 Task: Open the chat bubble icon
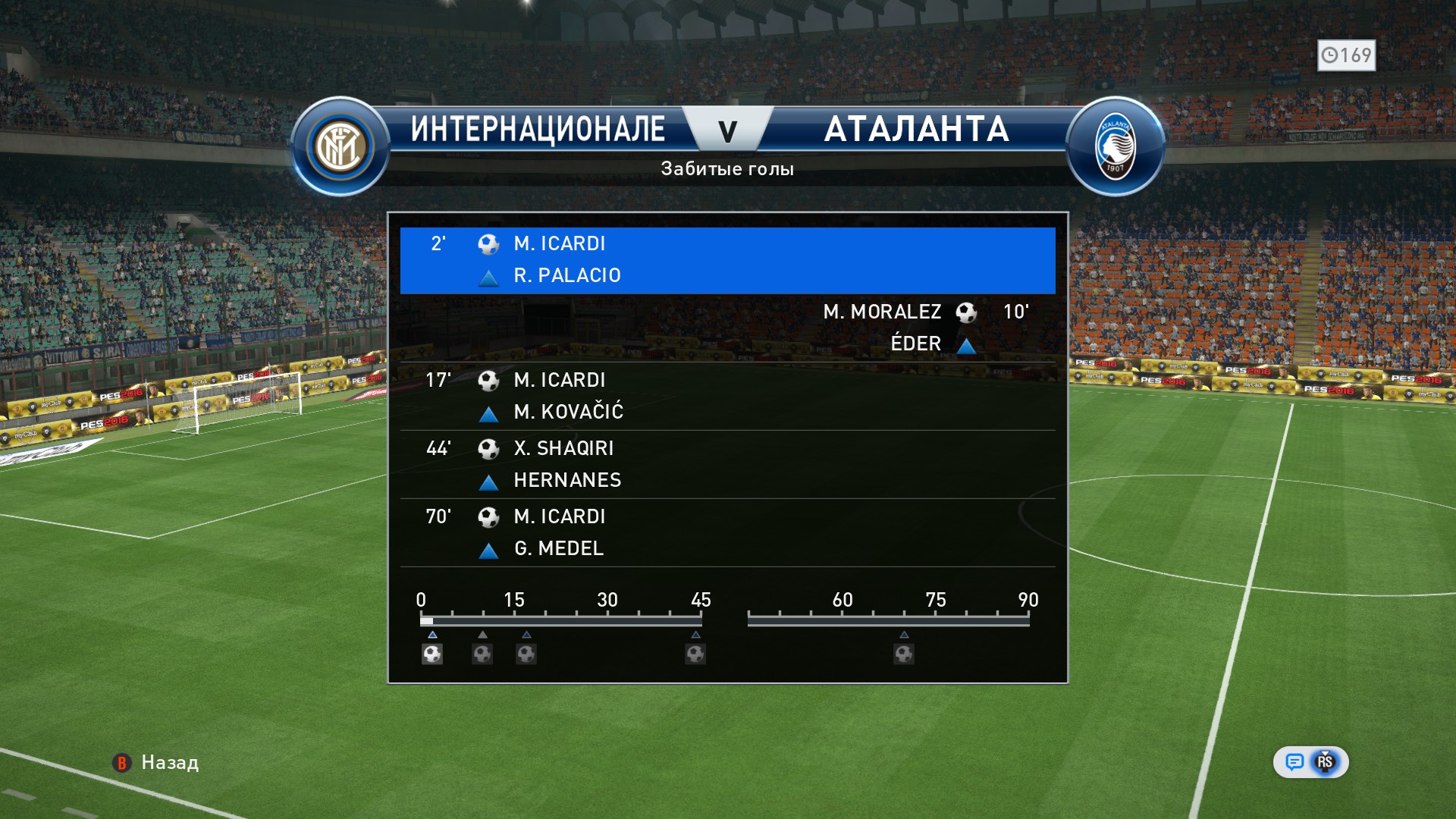click(1294, 762)
